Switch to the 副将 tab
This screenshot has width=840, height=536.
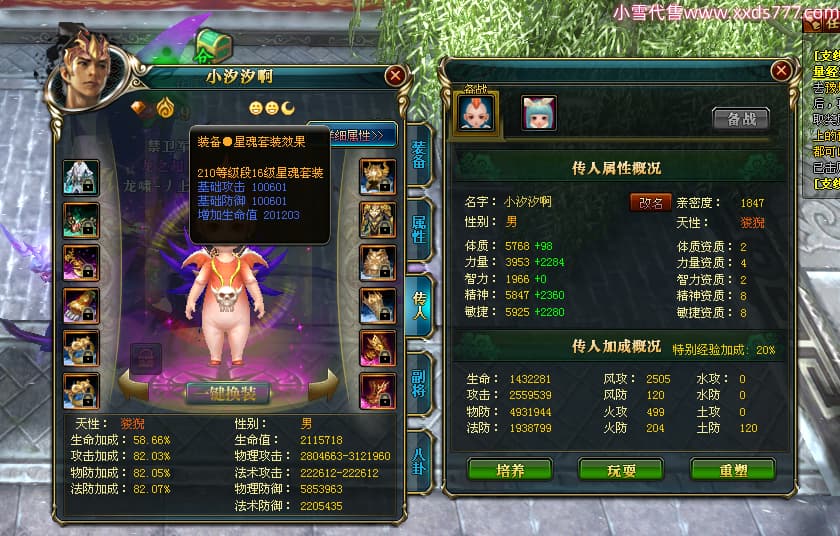click(419, 382)
